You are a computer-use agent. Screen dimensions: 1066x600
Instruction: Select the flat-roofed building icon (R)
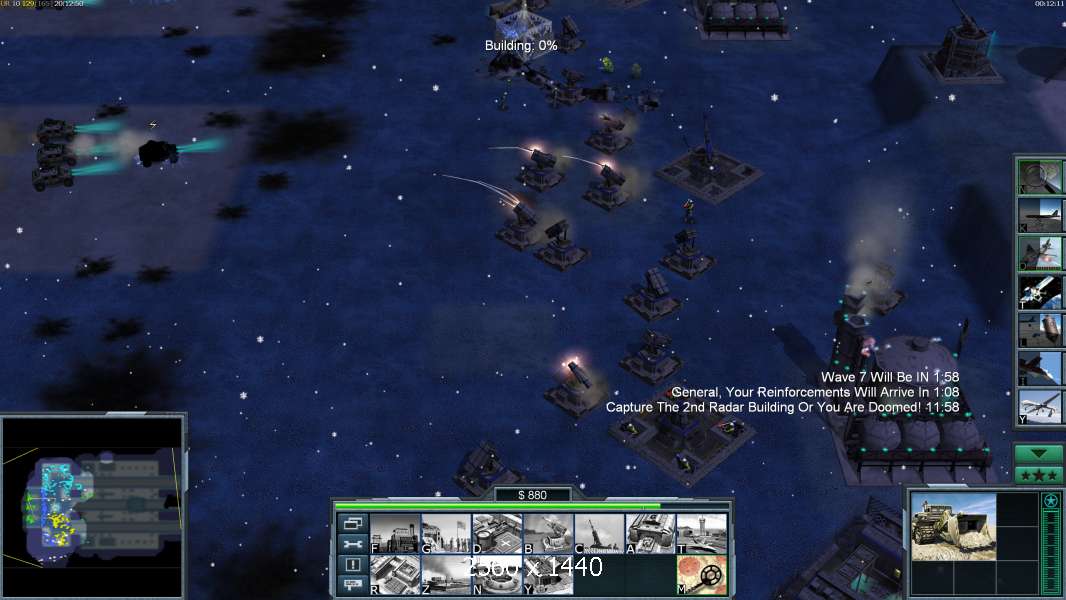coord(395,574)
